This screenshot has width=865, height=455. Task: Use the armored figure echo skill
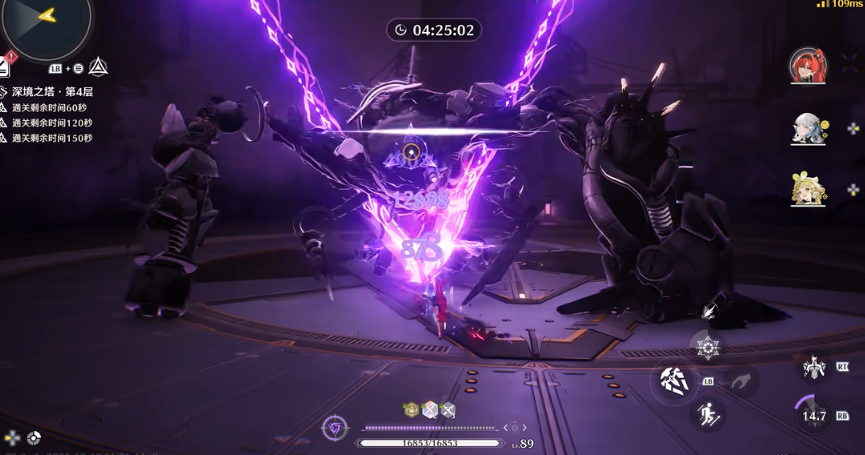(815, 368)
